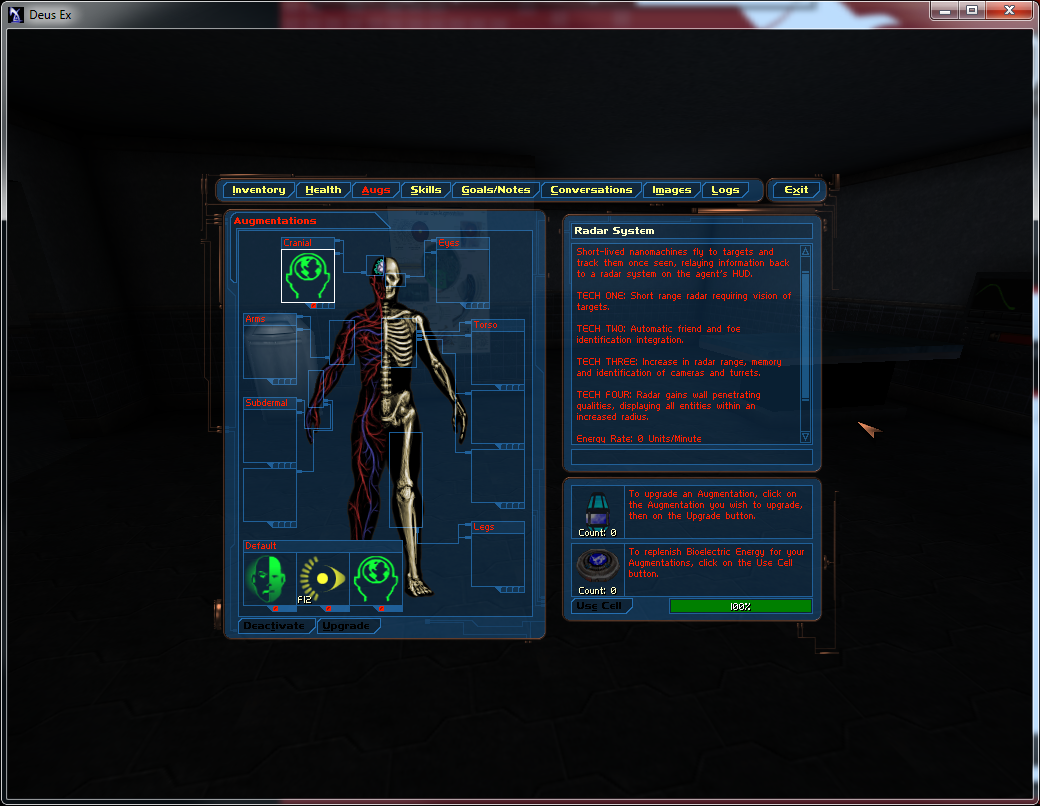
Task: Open Goals/Notes
Action: (495, 190)
